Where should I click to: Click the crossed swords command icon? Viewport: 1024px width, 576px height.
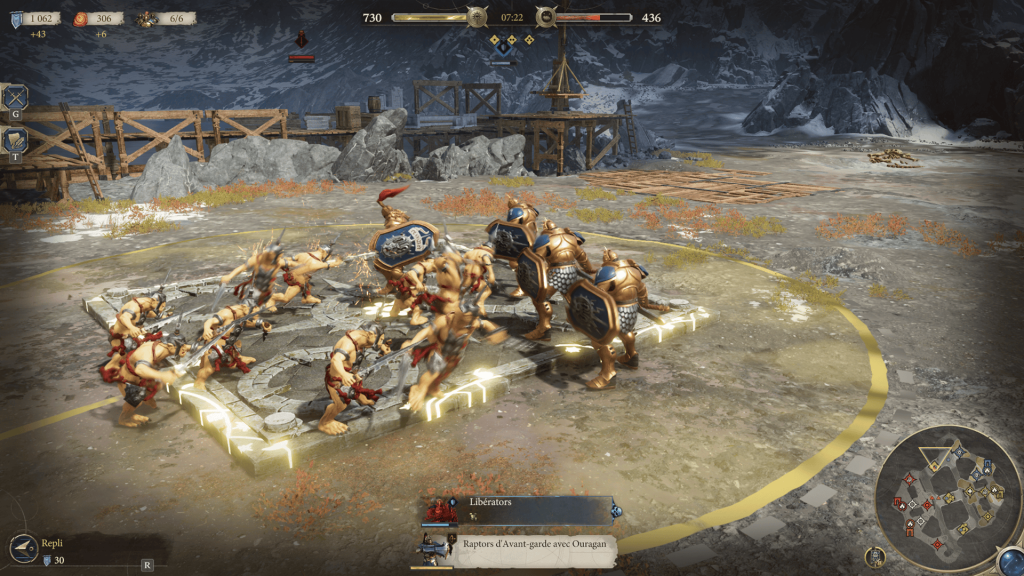click(15, 98)
